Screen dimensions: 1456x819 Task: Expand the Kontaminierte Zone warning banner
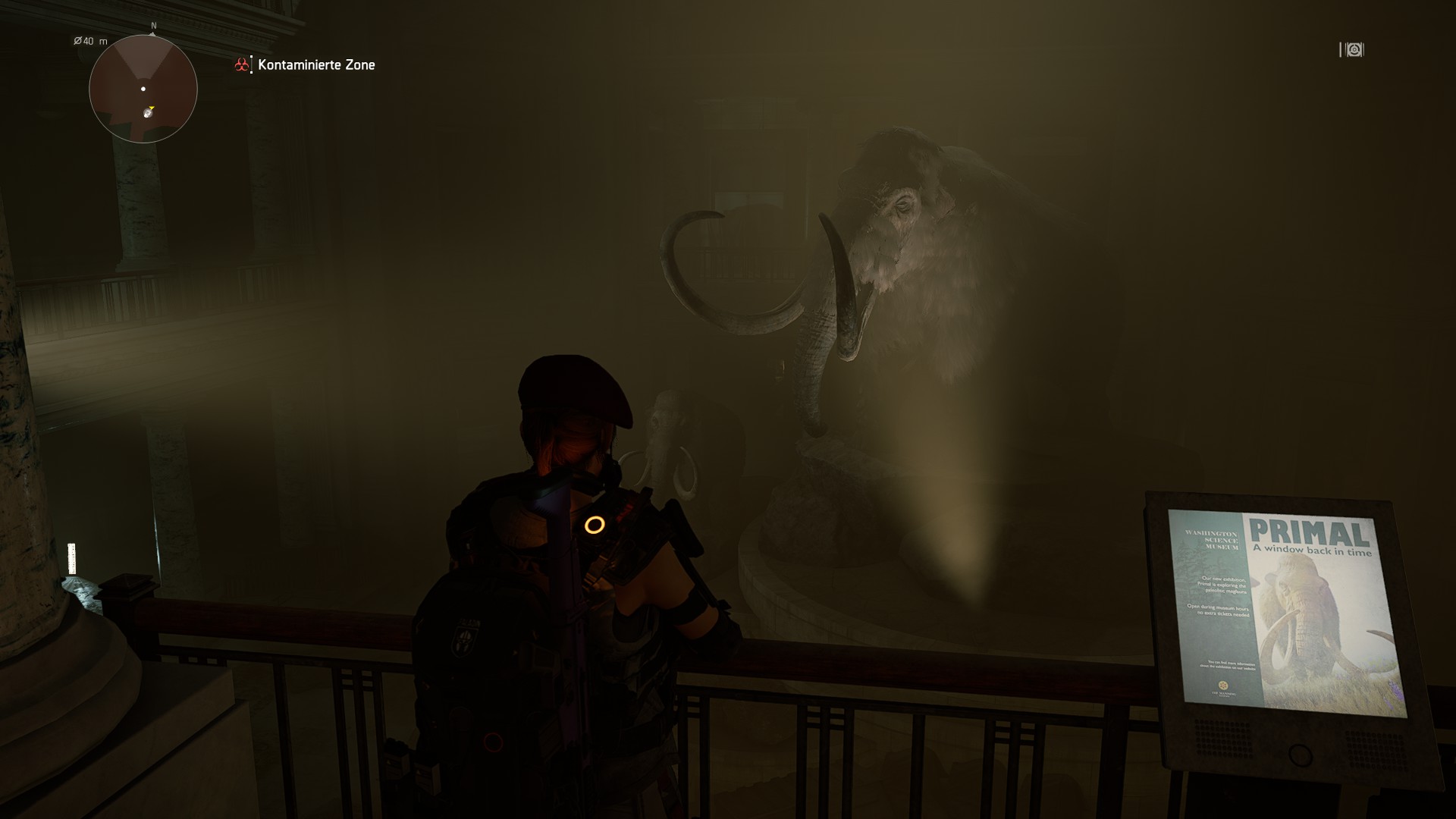[x=315, y=64]
